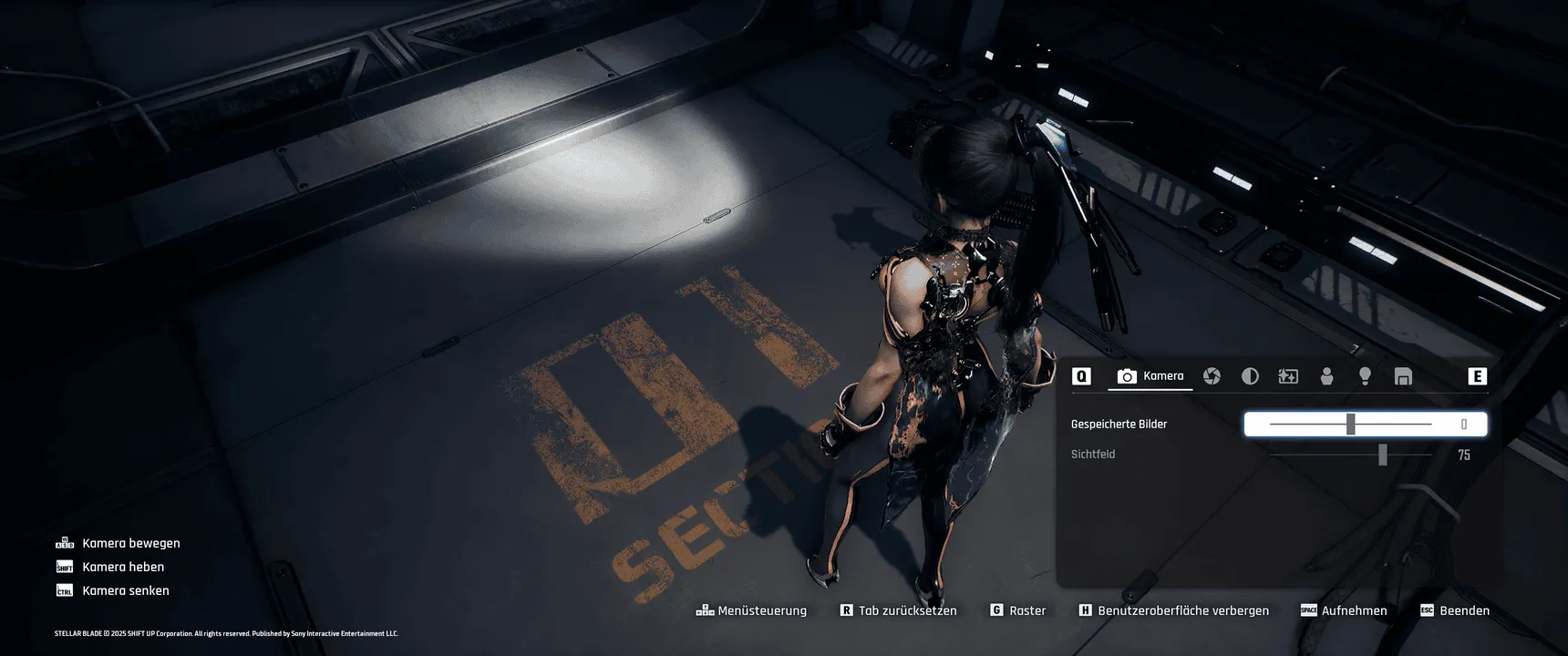Click the E next tab icon
Image resolution: width=1568 pixels, height=656 pixels.
[1477, 374]
